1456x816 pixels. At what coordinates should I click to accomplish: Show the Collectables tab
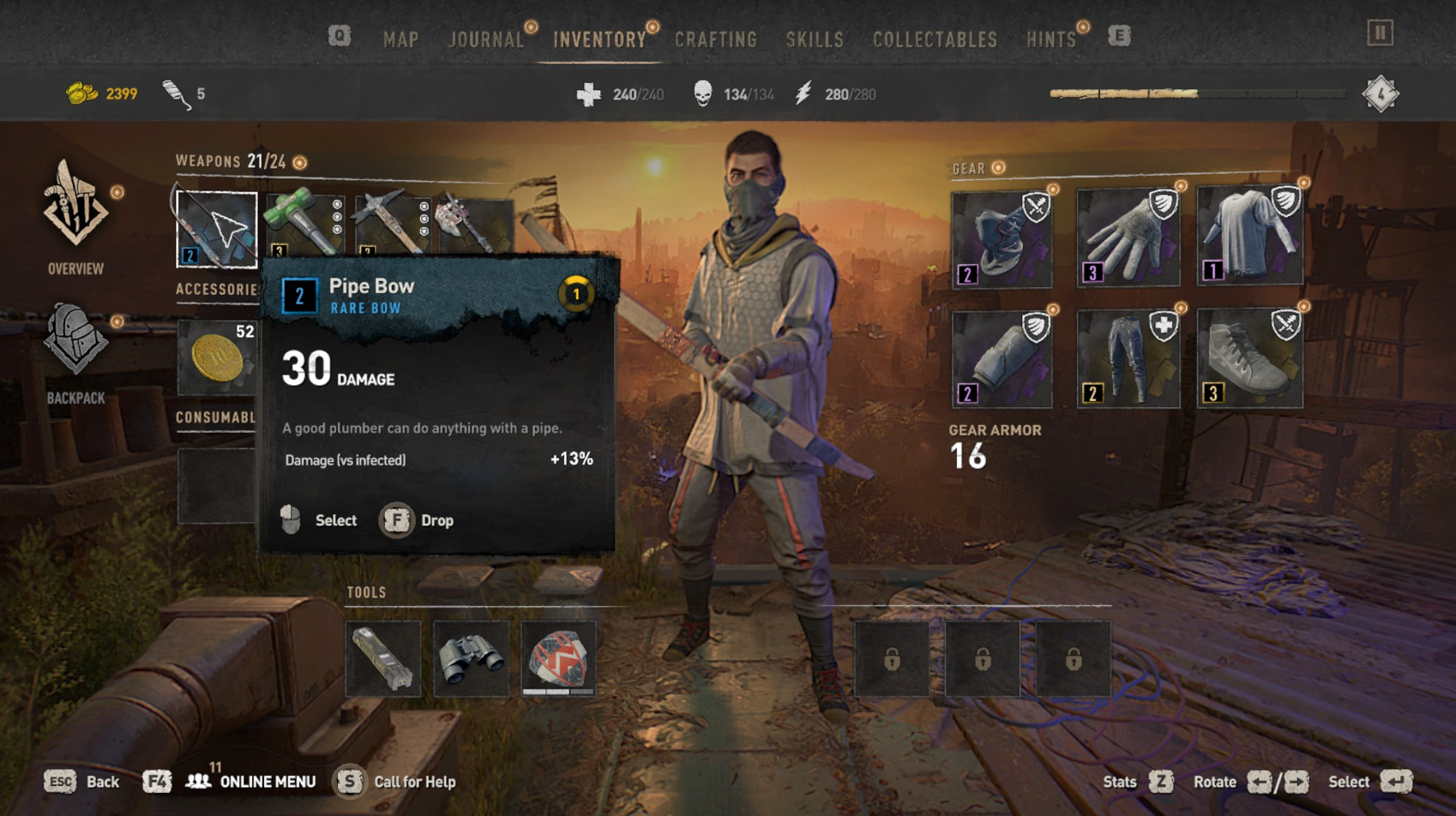point(935,39)
